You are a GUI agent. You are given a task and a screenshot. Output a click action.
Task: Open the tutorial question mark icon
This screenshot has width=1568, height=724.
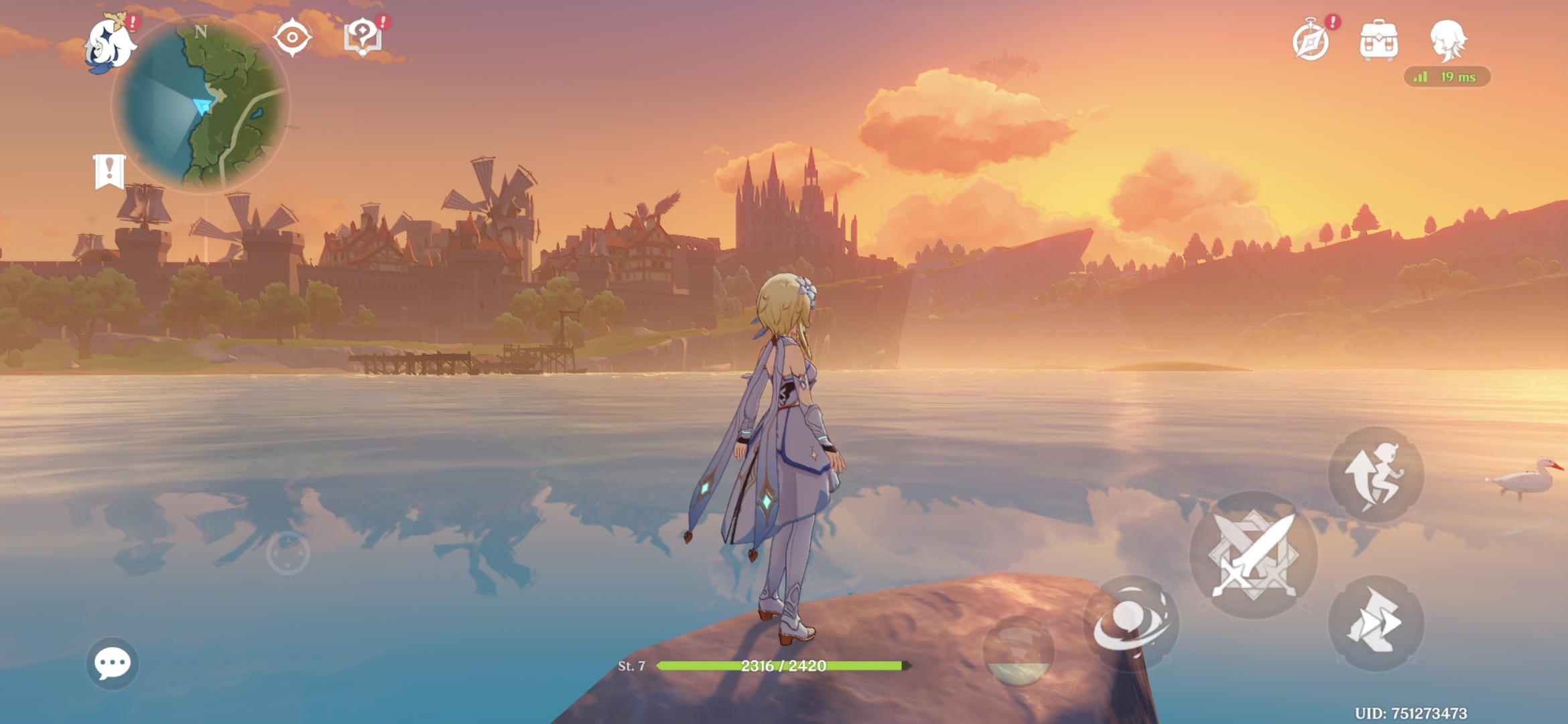click(x=363, y=37)
